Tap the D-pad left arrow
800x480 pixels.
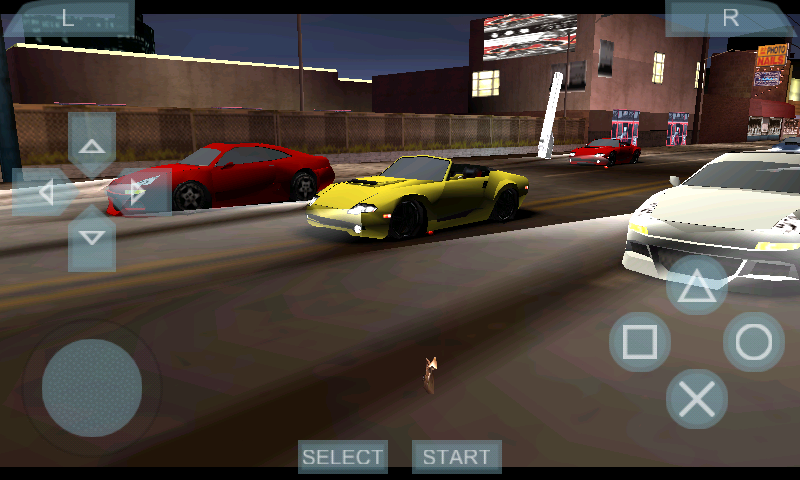44,192
